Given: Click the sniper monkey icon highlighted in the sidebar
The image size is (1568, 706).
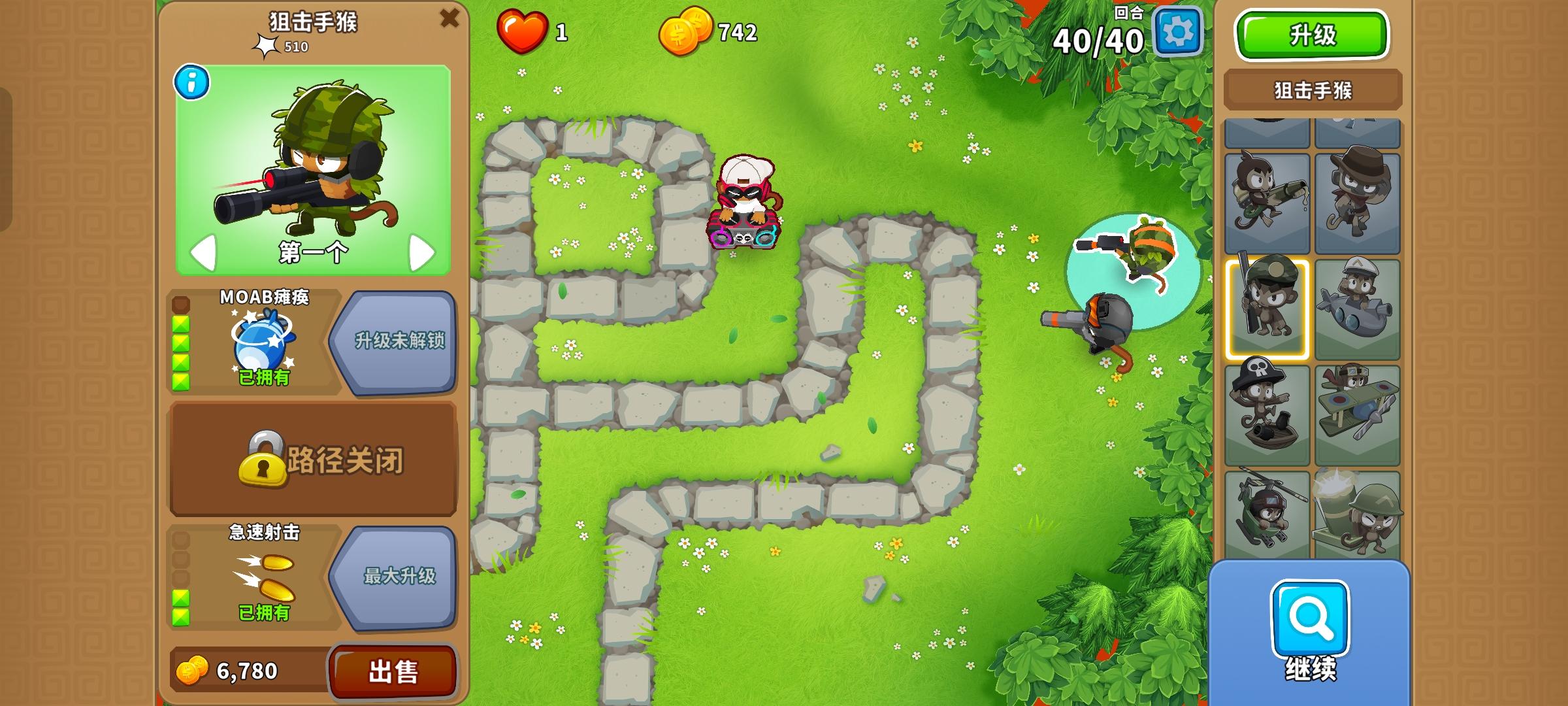Looking at the screenshot, I should pyautogui.click(x=1267, y=304).
